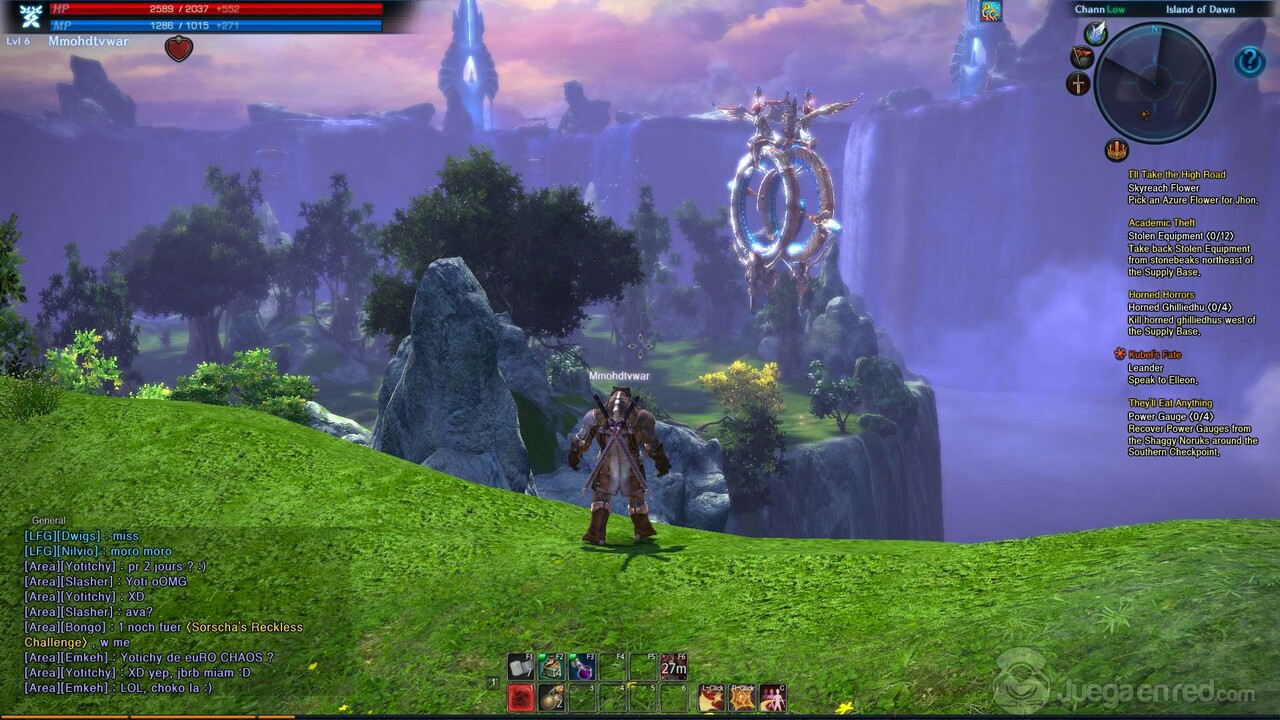Activate the C-key evasion skill icon
The height and width of the screenshot is (720, 1280).
772,697
